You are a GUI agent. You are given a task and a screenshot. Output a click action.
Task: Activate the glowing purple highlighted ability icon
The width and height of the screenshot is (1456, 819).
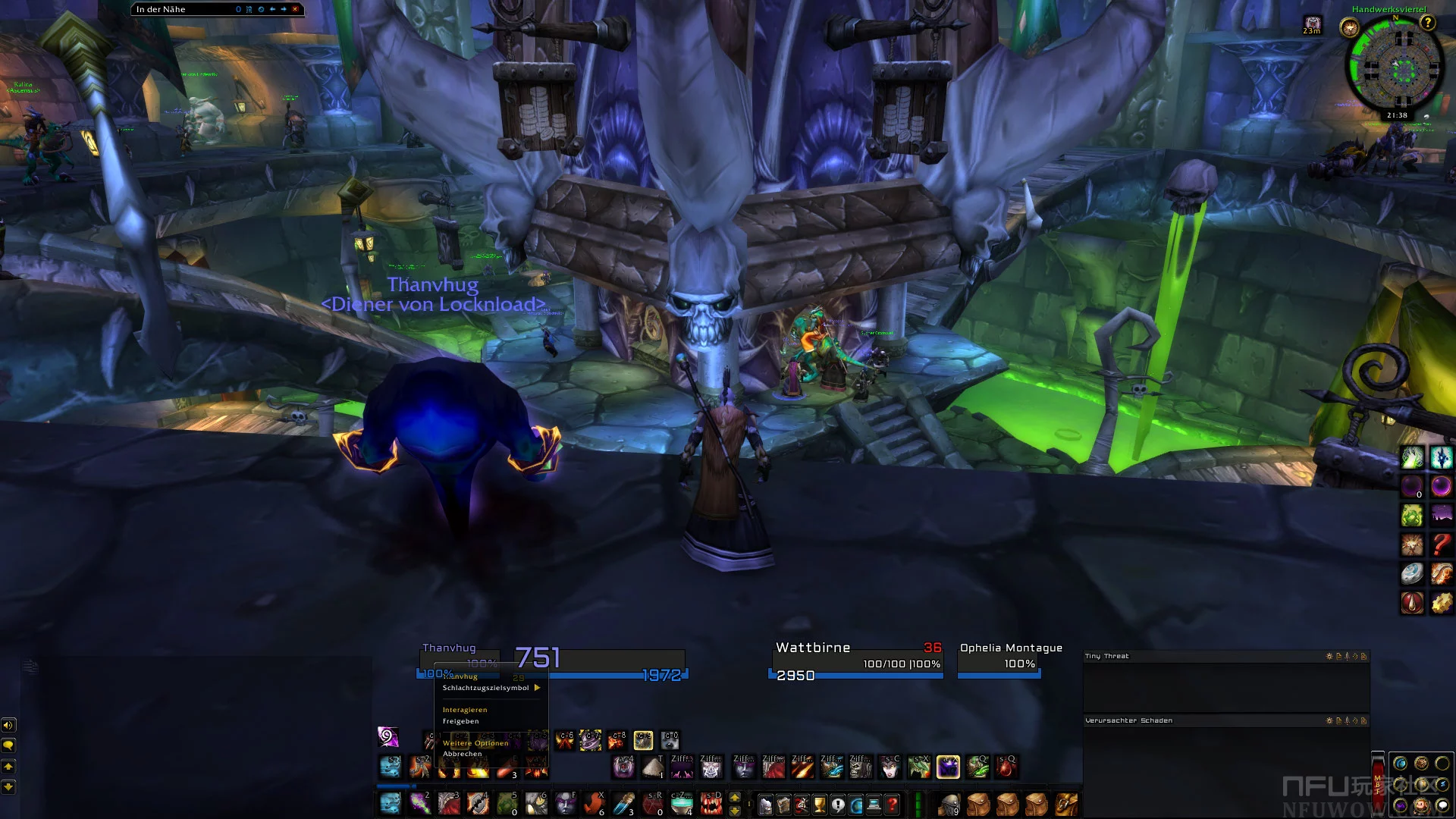[x=948, y=767]
